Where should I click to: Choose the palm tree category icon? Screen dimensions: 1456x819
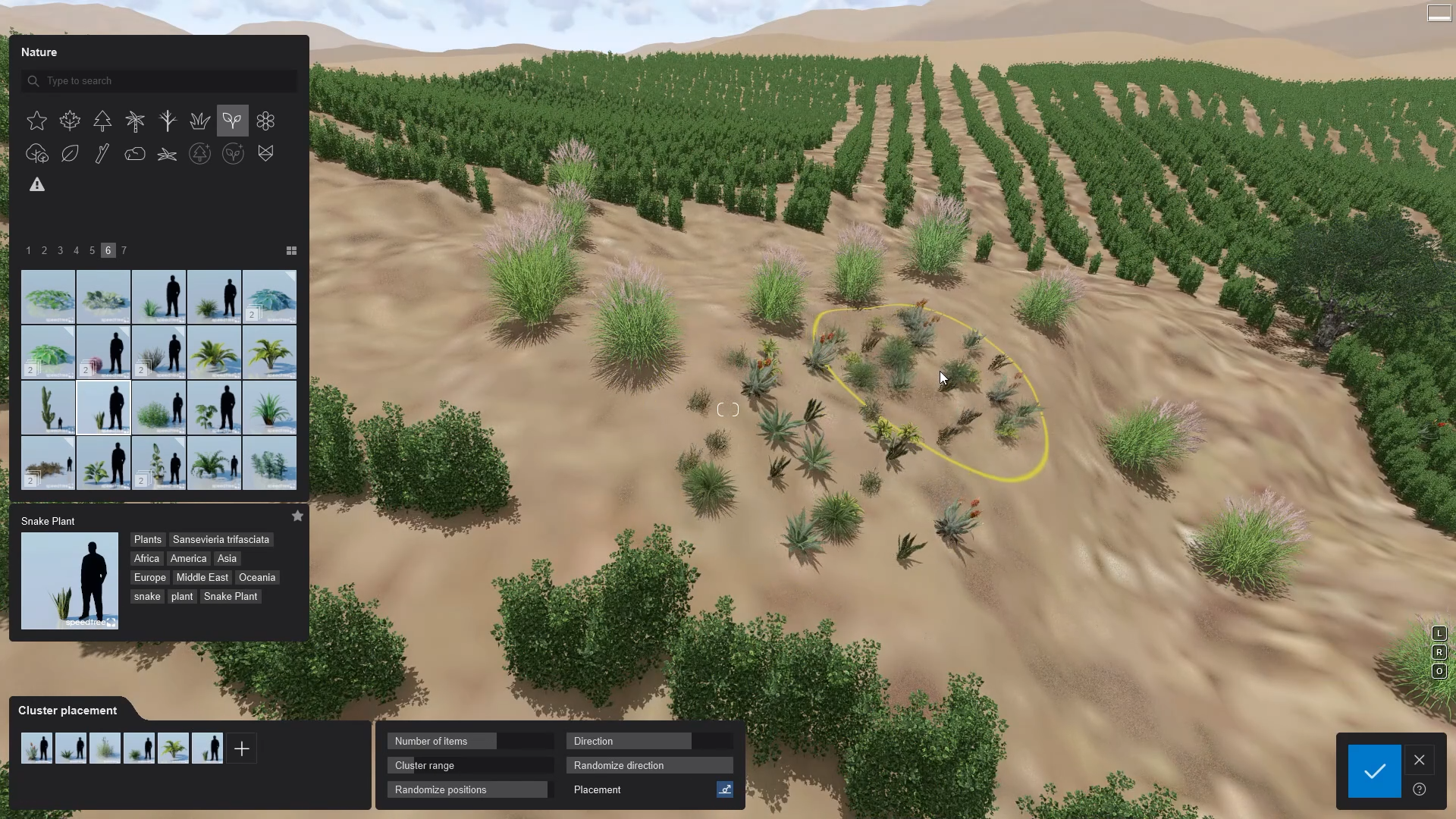(x=135, y=121)
